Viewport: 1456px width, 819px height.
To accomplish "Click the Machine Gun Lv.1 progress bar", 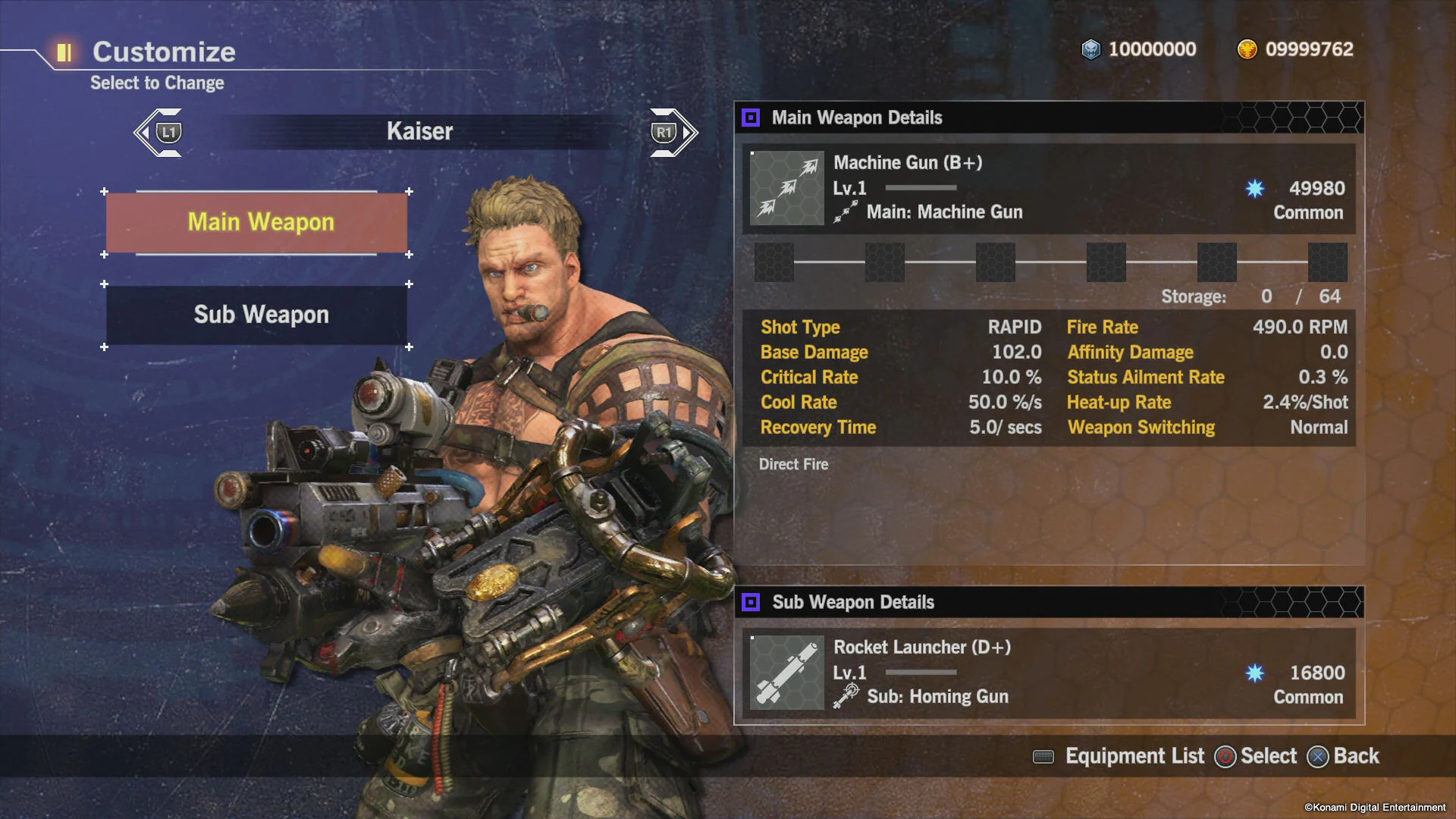I will tap(920, 189).
